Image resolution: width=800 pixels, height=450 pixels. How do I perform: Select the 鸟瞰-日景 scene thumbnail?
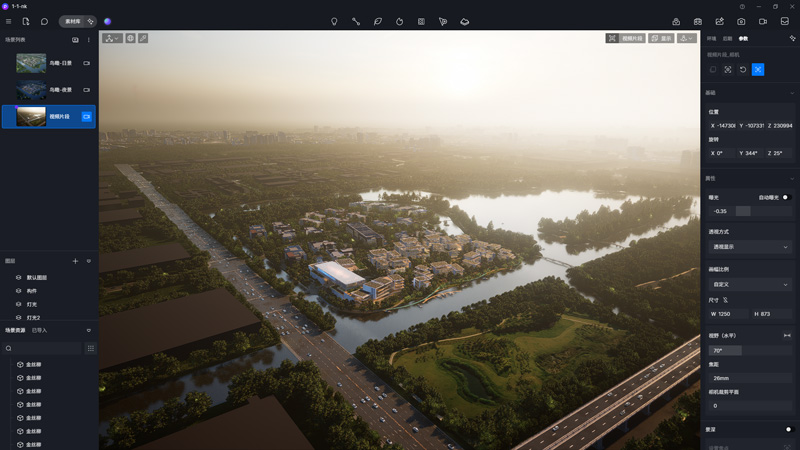[31, 63]
